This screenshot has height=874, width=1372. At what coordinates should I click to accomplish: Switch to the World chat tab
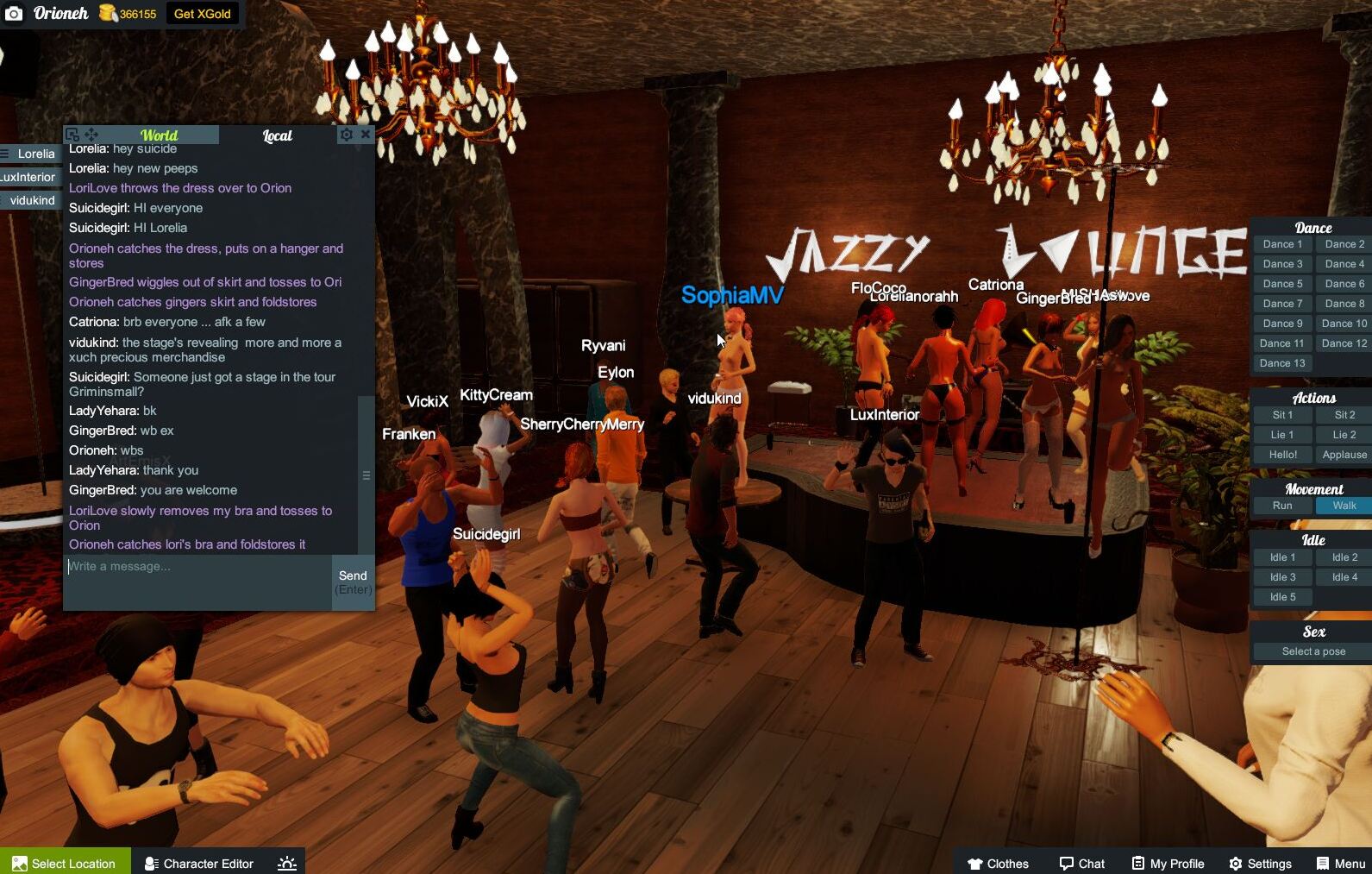pos(159,135)
